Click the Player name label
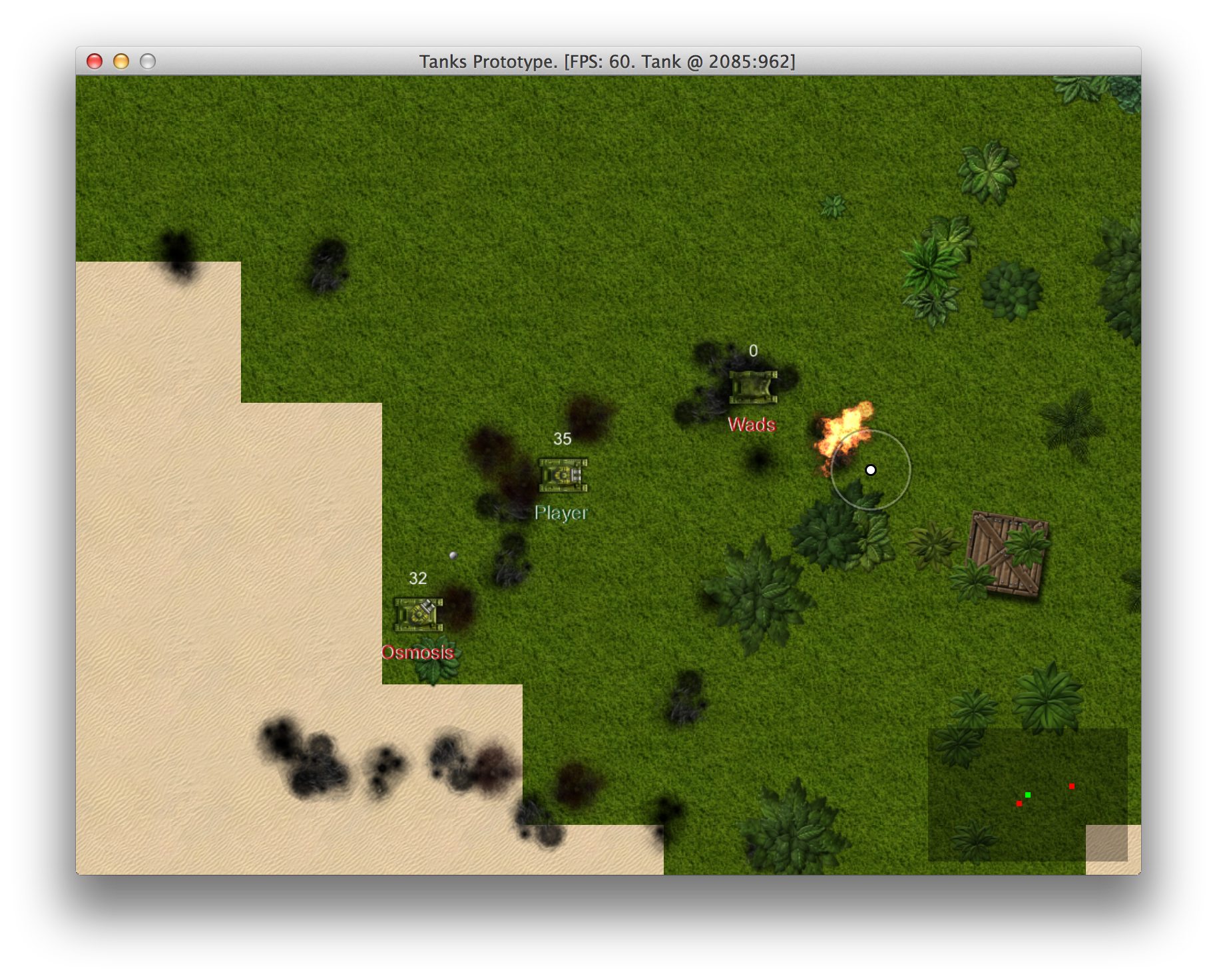 561,513
